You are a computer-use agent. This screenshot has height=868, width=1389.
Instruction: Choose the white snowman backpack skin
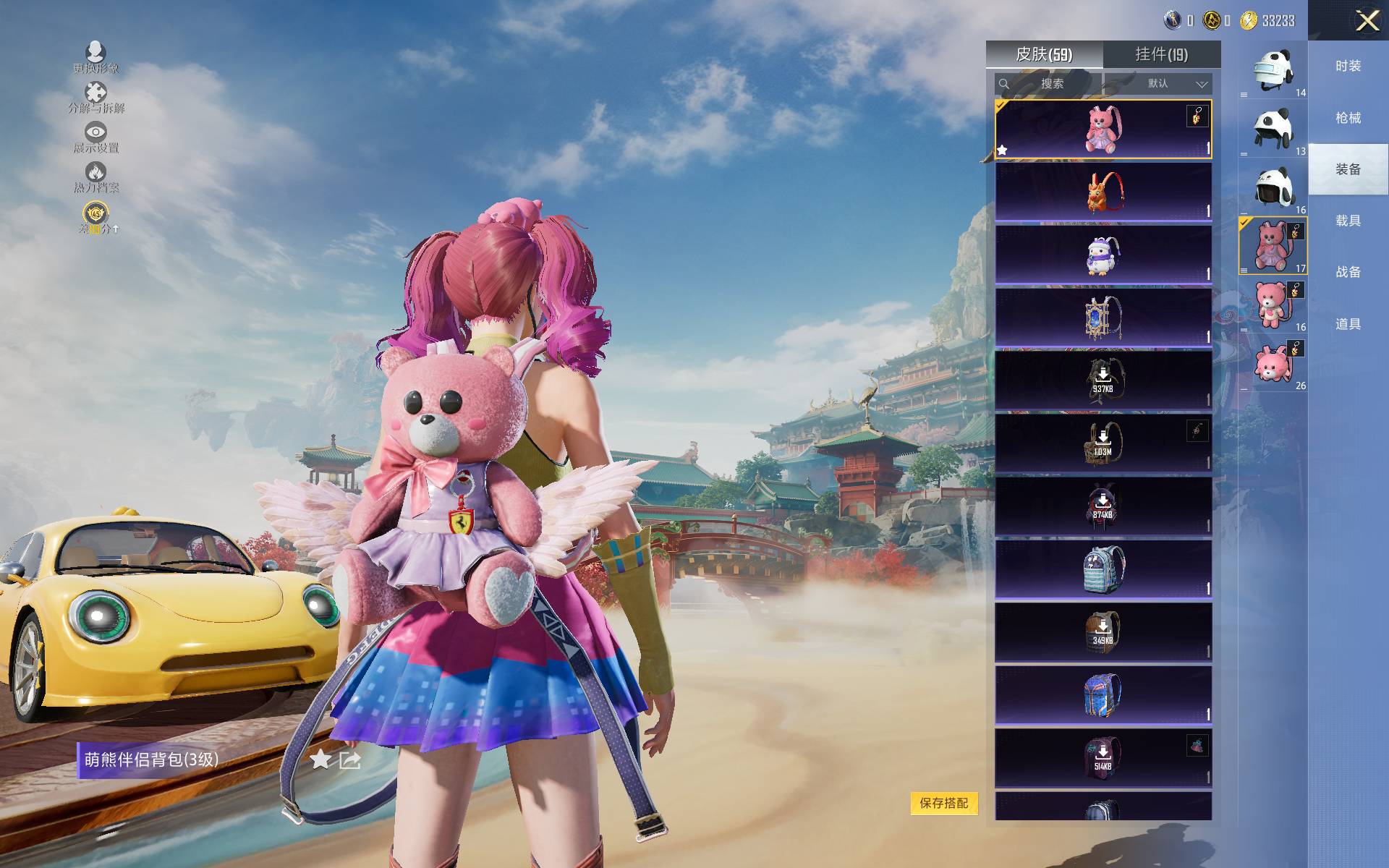point(1103,255)
